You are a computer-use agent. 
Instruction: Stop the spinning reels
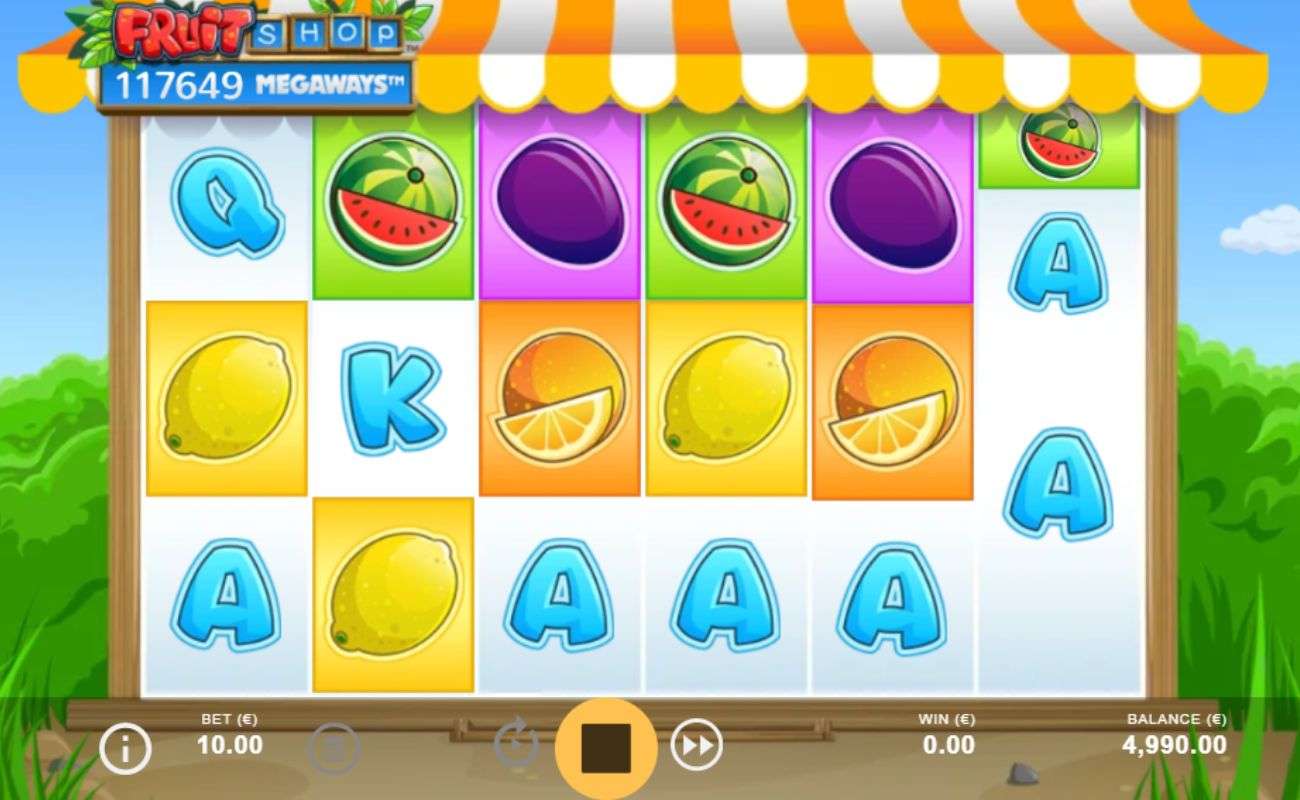(605, 748)
